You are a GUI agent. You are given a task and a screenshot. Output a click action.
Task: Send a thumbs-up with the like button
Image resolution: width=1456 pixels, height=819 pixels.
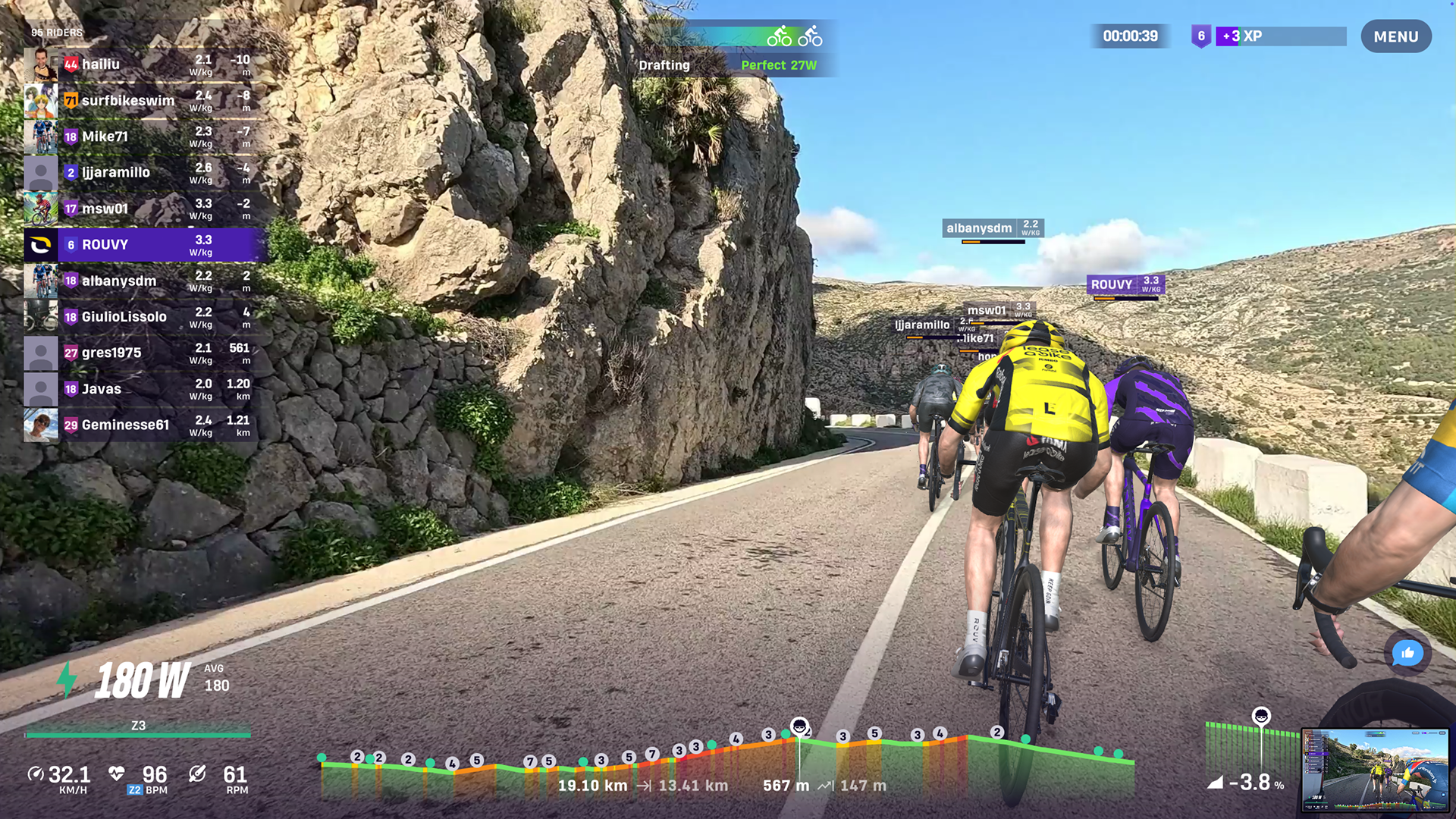pos(1407,653)
